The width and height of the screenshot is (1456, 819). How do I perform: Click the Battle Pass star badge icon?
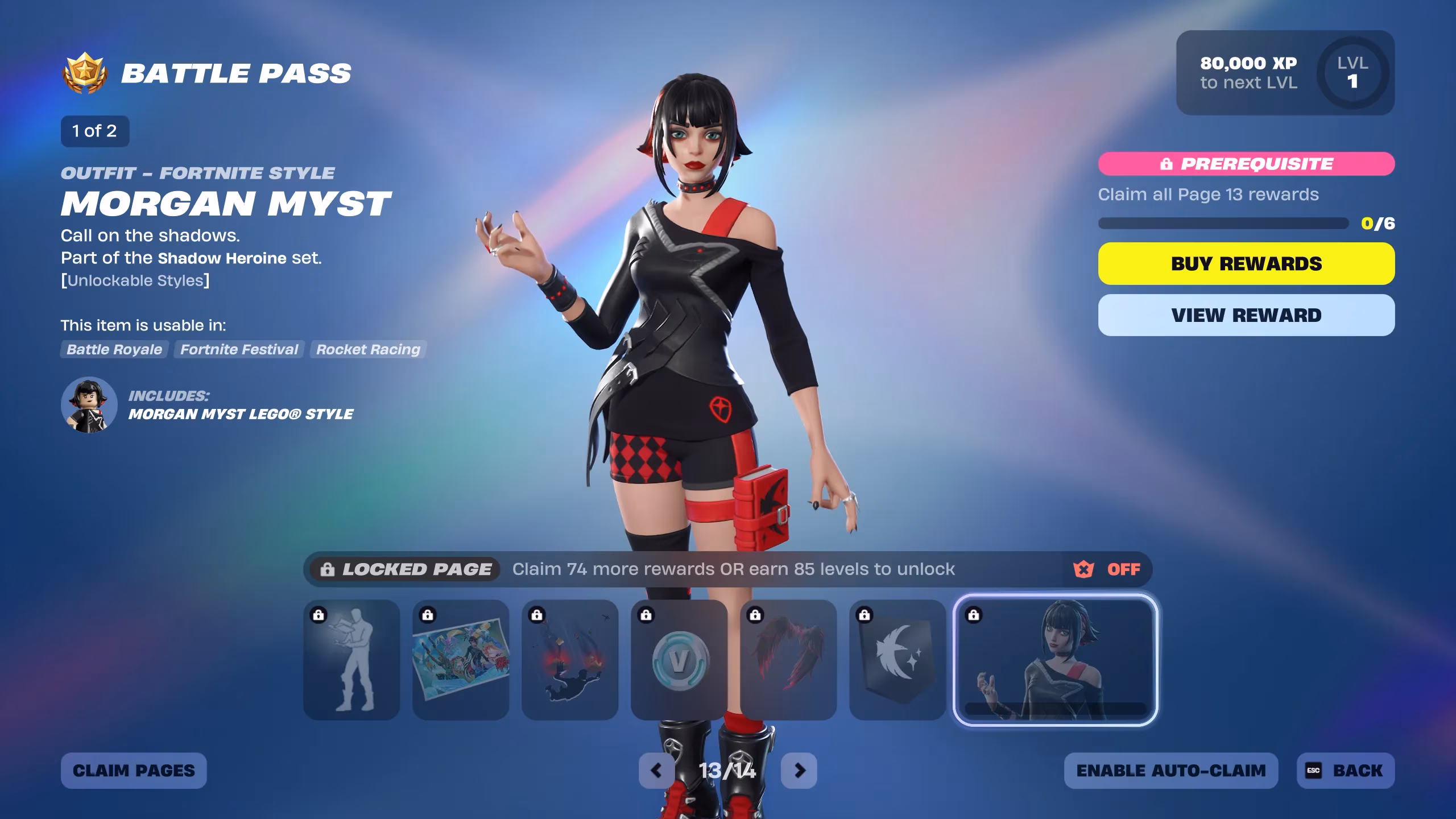[86, 72]
